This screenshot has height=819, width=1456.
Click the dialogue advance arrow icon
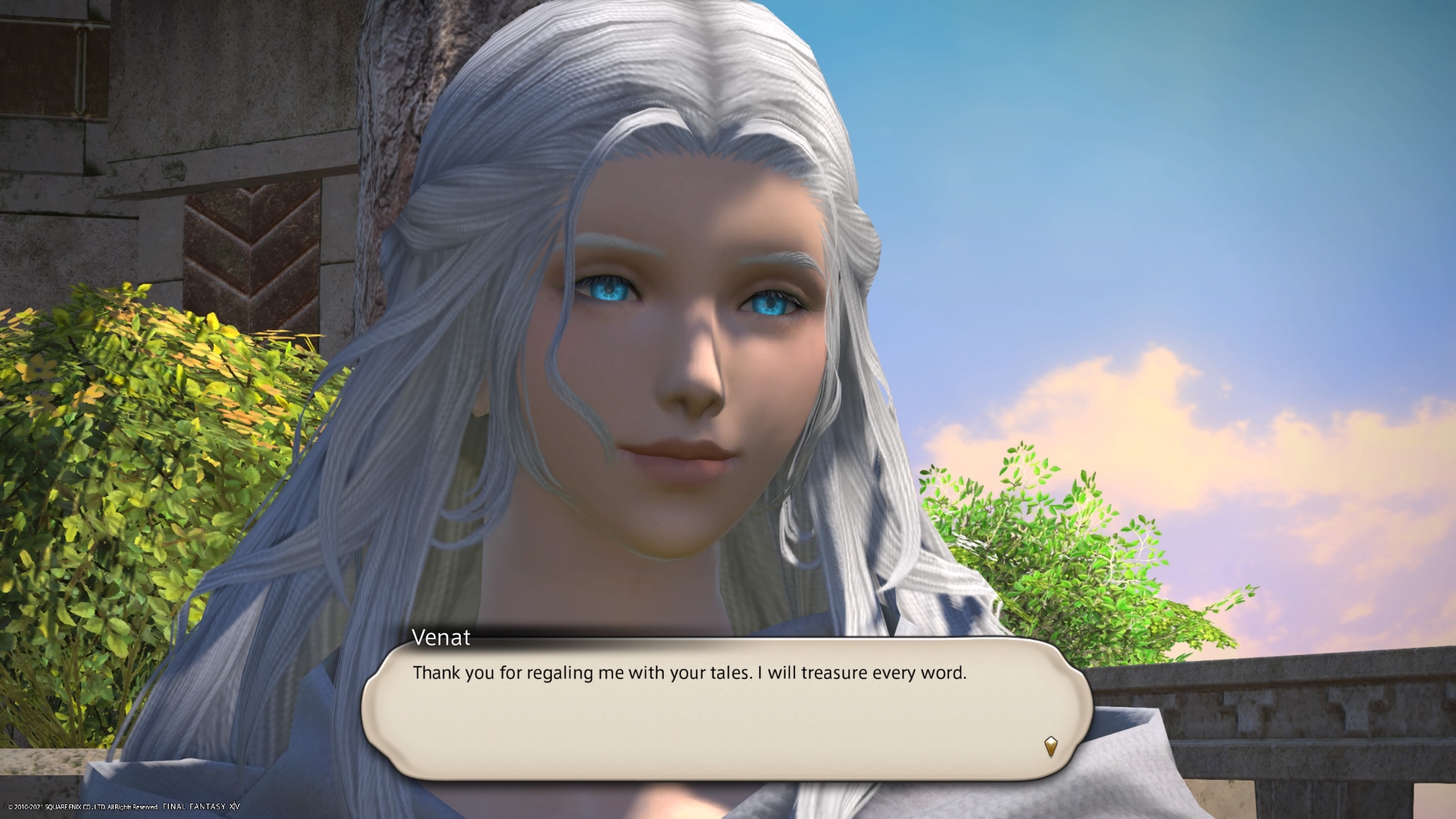coord(1050,746)
